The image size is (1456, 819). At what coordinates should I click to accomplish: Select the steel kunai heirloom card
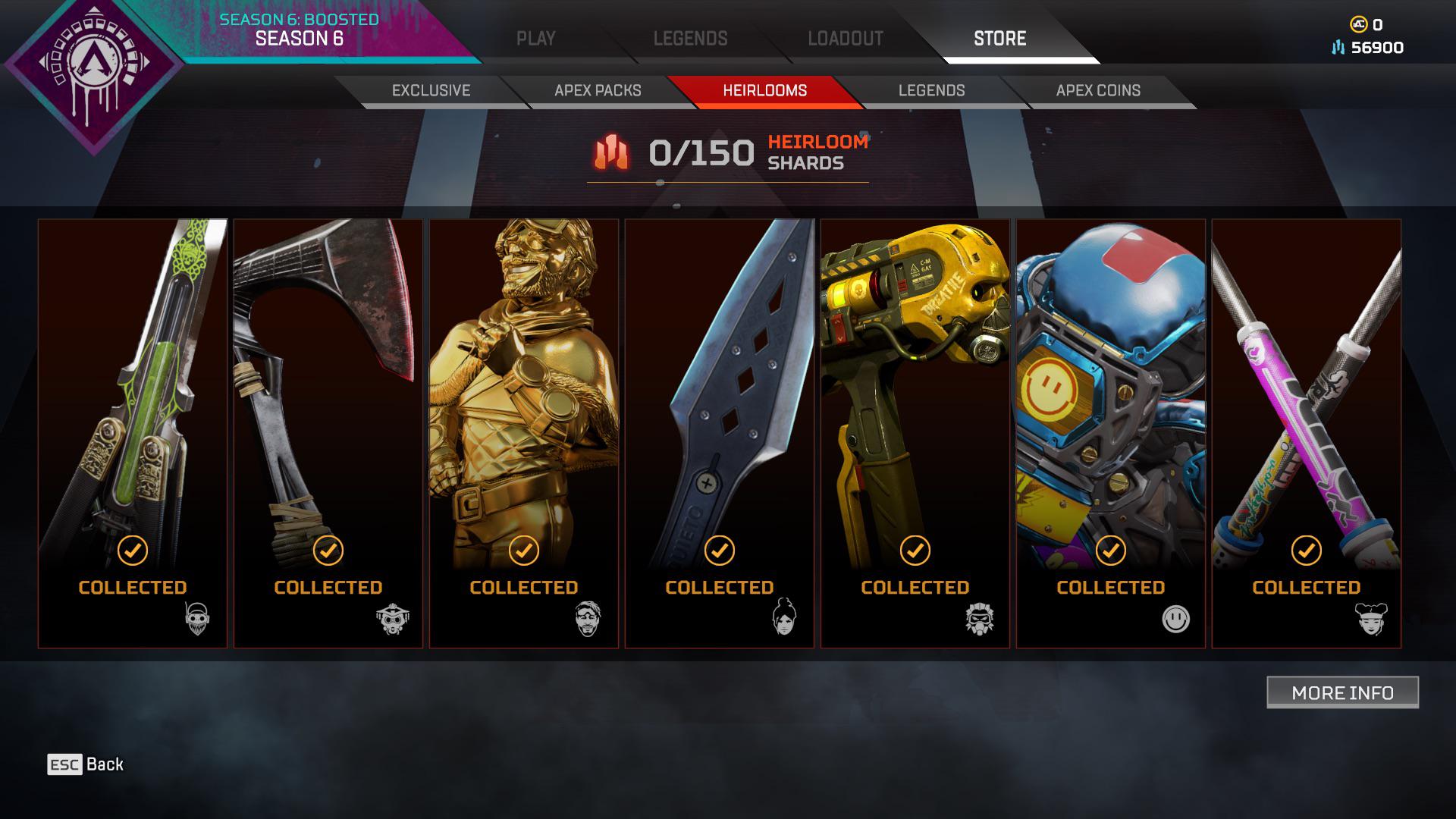[720, 433]
